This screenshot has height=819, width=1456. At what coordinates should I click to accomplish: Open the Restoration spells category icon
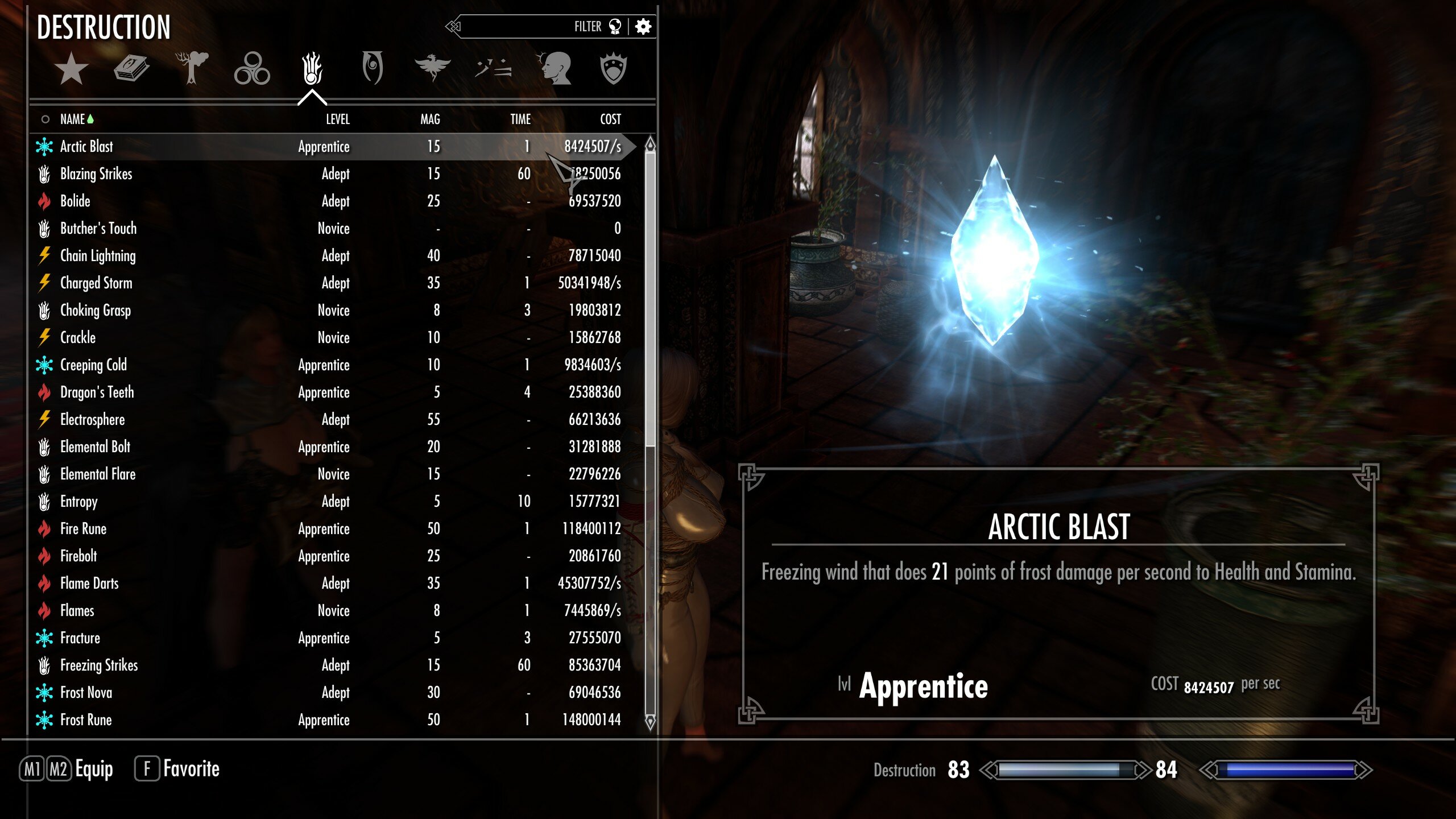(433, 67)
